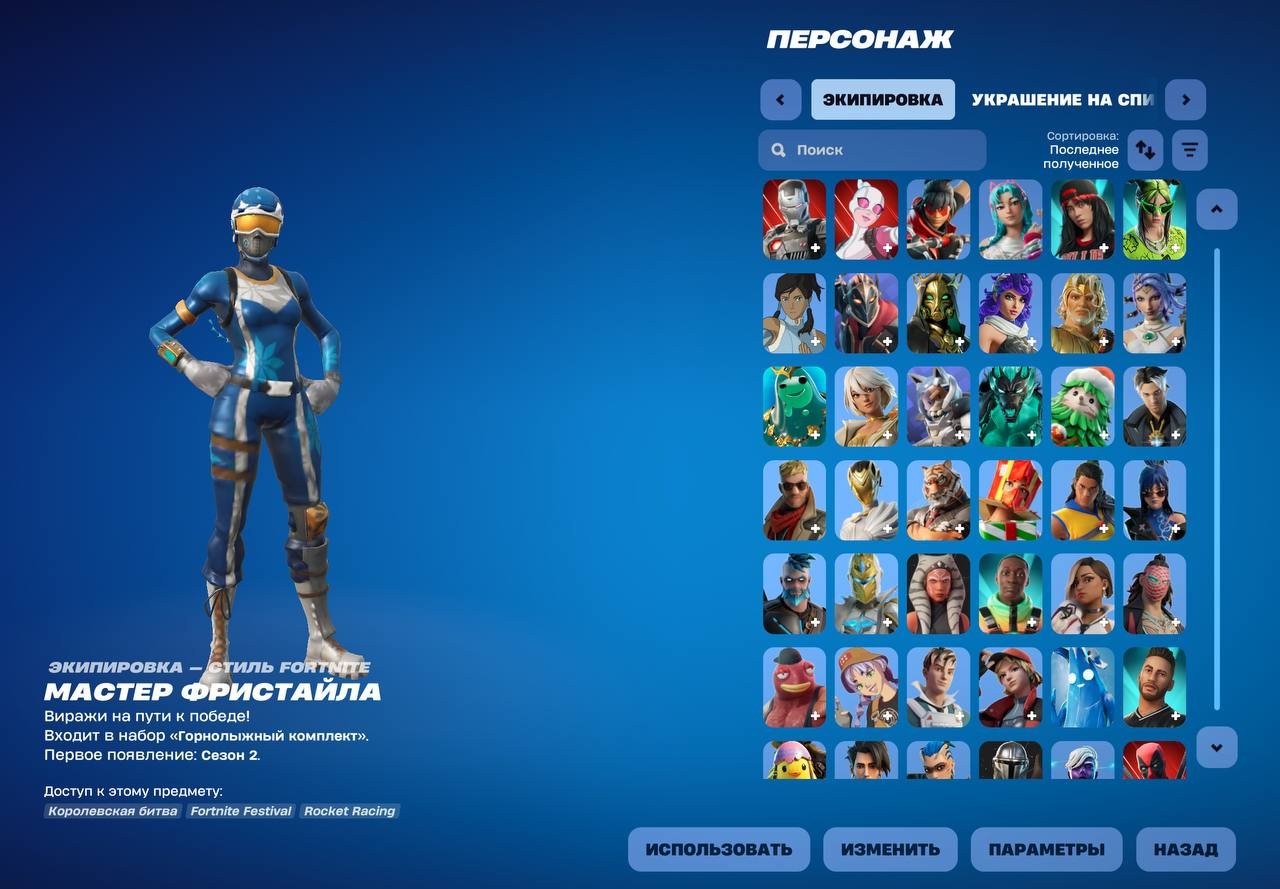Open ПАРАМЕТРЫ from the bottom bar

point(1047,849)
